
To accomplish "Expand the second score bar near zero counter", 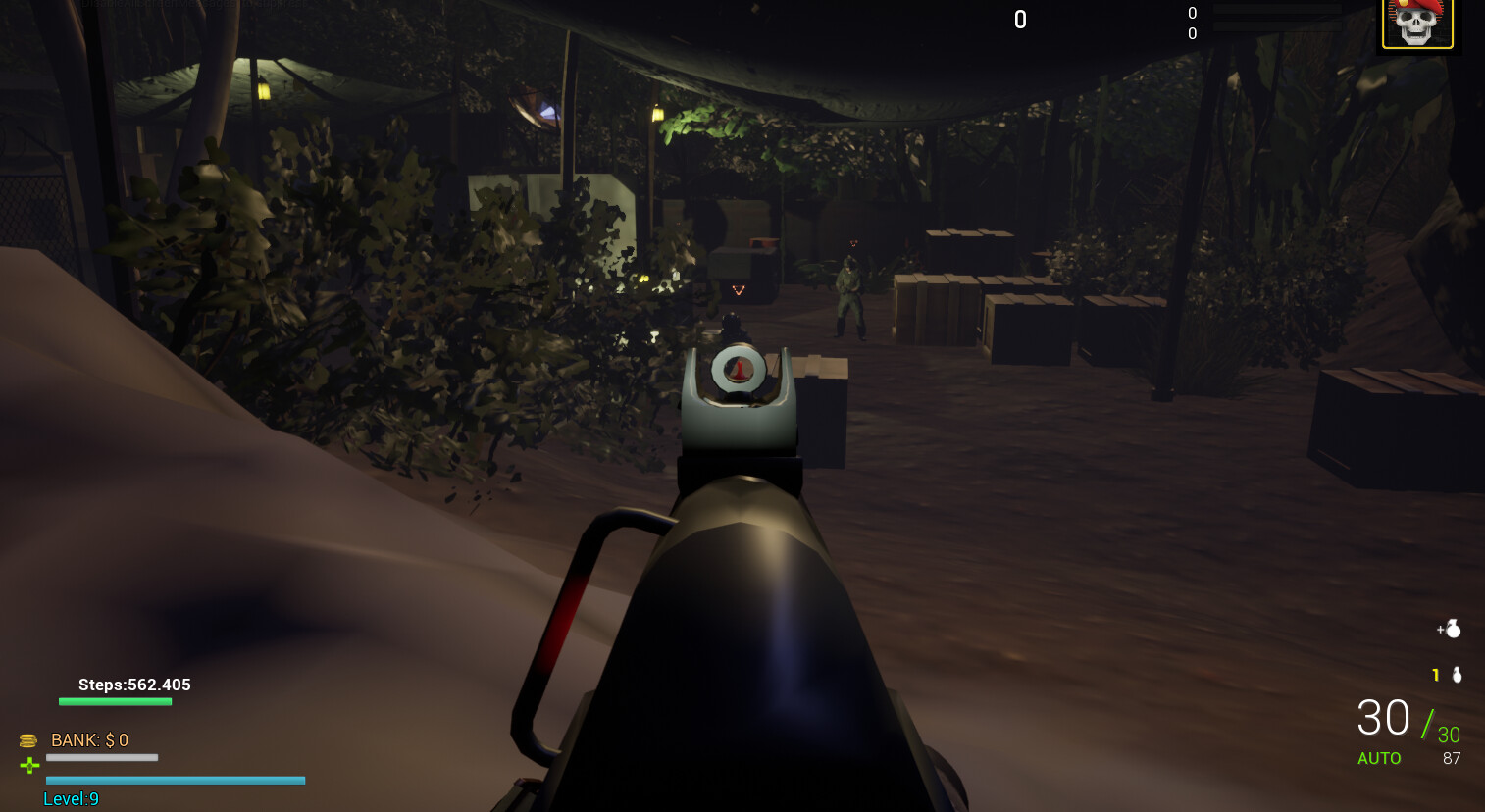I will 1278,26.
